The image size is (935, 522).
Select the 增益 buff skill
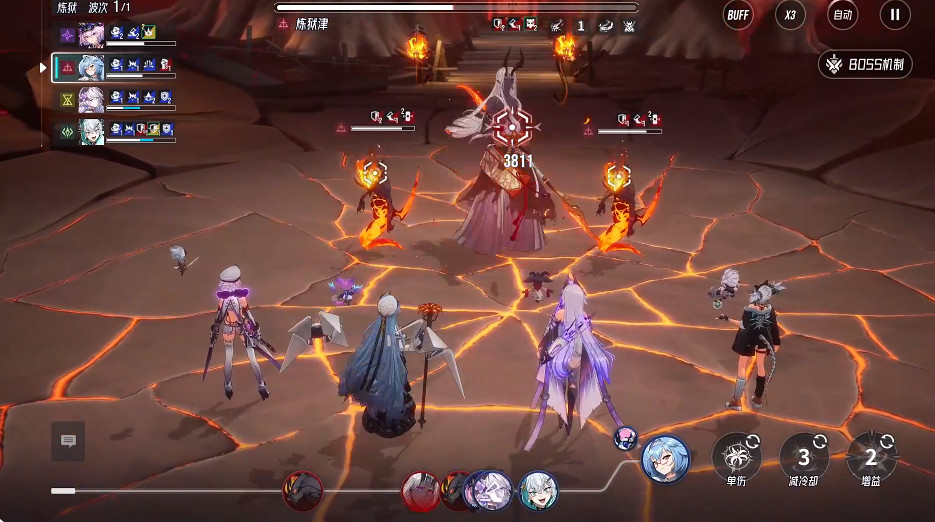click(x=870, y=457)
